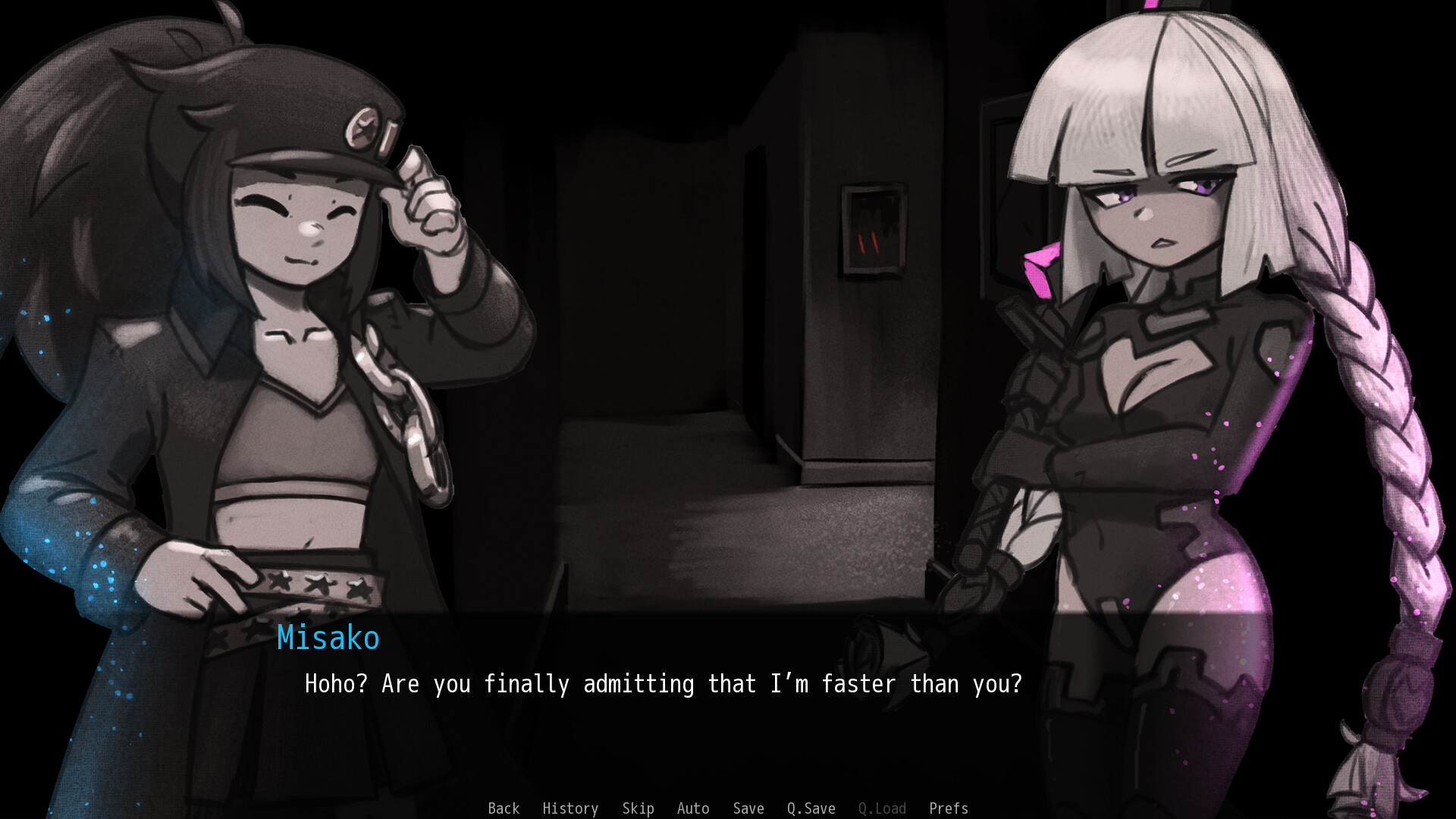Quick save using Q.Save
This screenshot has height=819, width=1456.
tap(811, 808)
